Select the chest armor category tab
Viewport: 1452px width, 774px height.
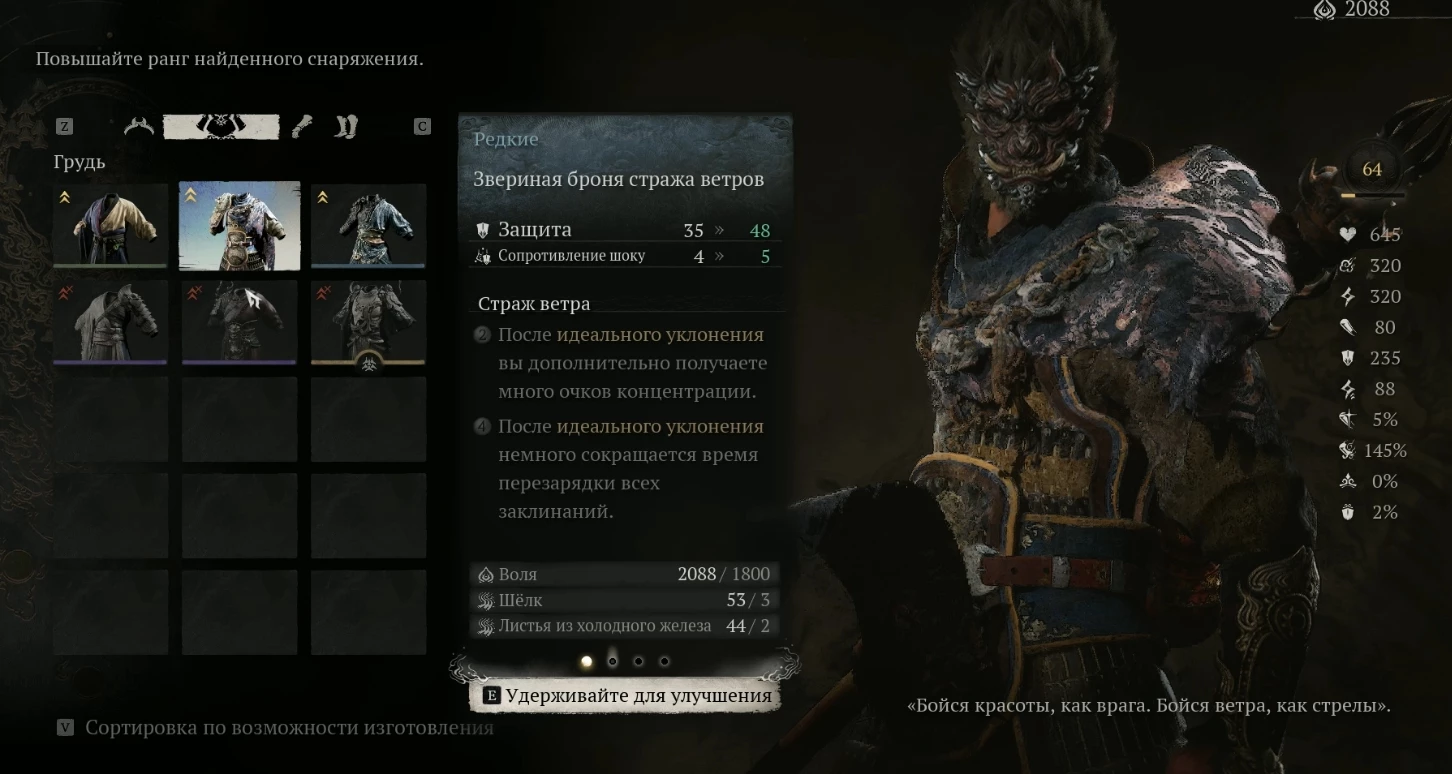click(221, 127)
